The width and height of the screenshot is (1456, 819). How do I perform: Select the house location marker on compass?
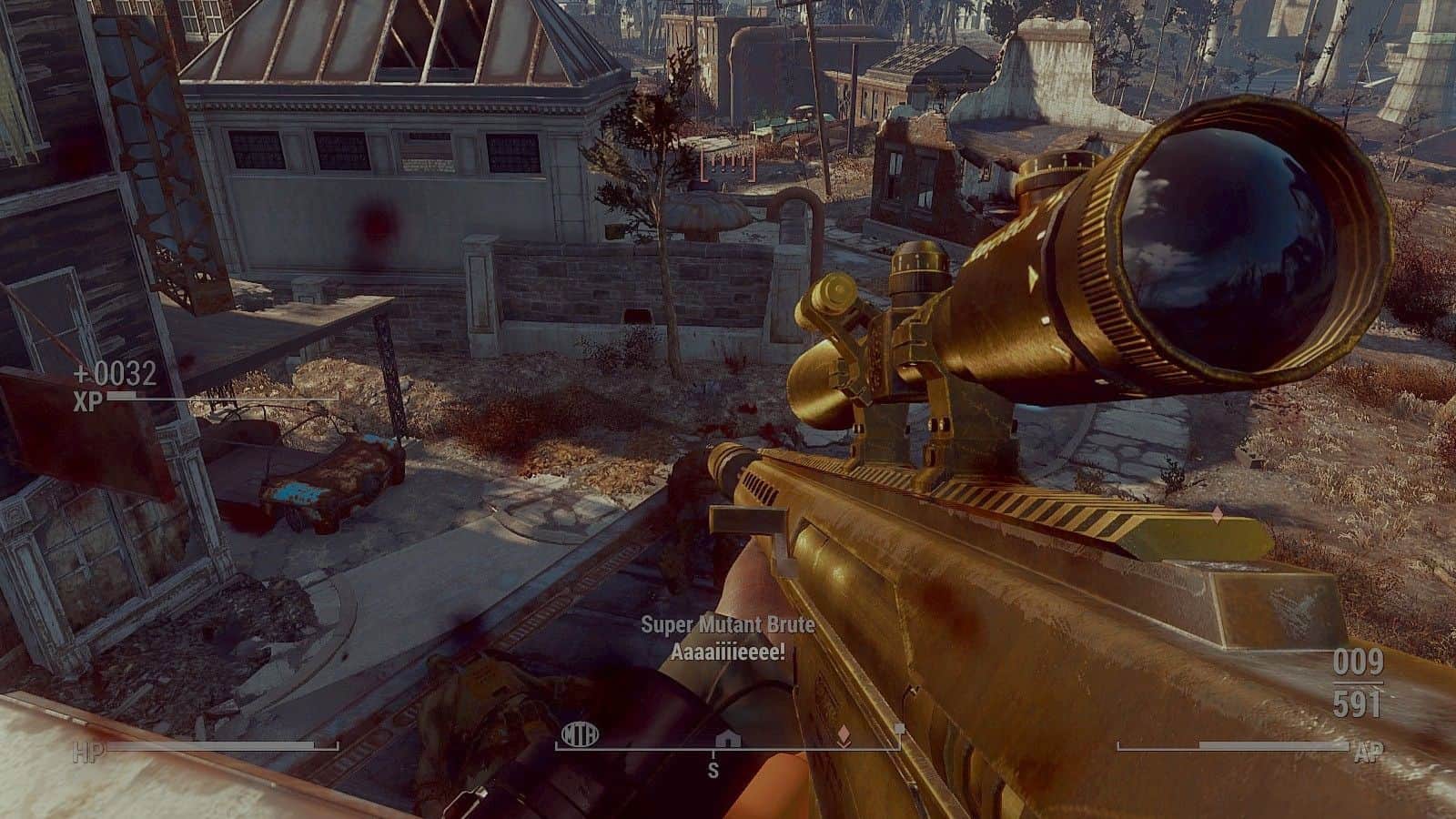727,737
